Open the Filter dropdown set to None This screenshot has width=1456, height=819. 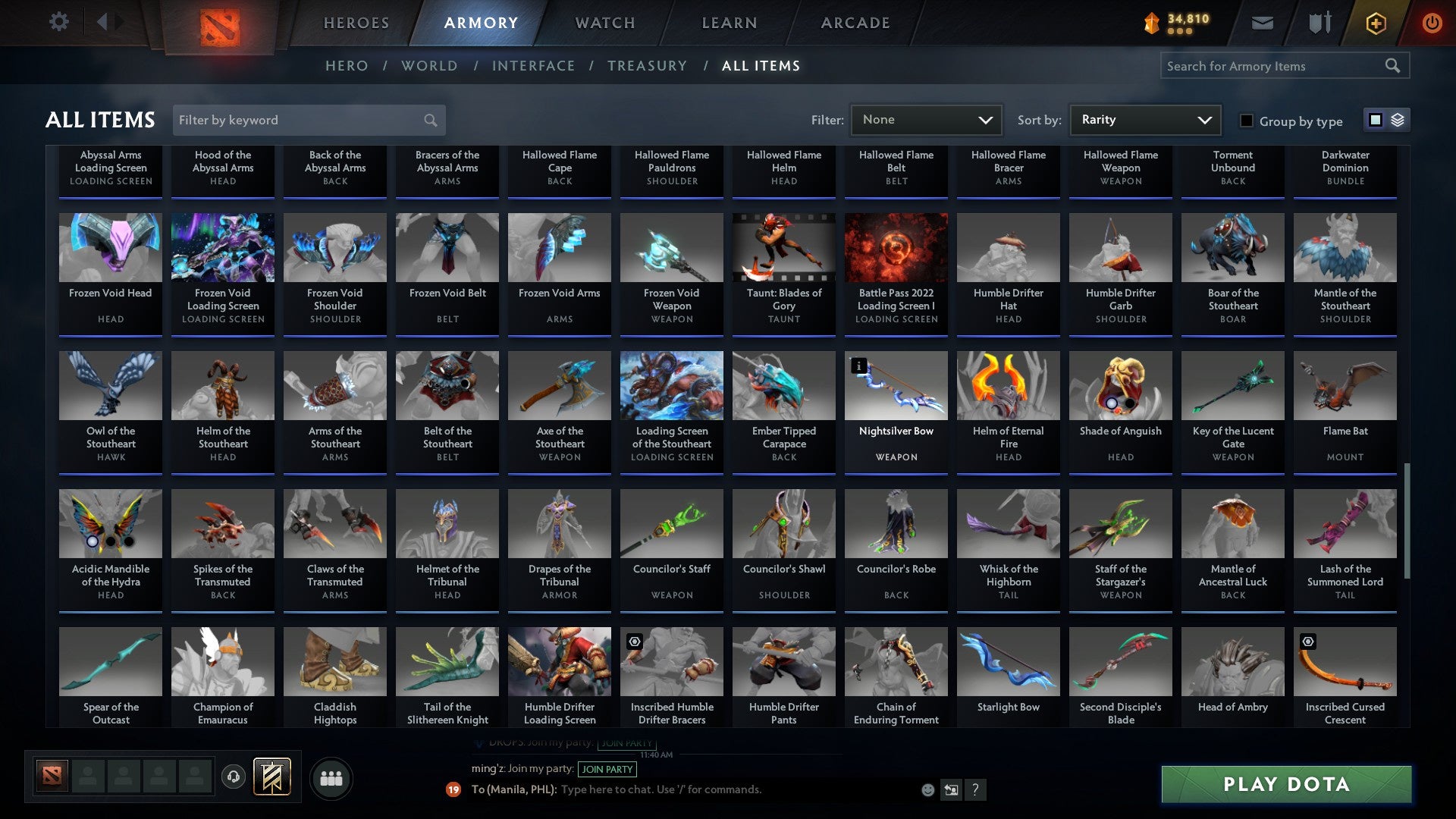point(925,120)
